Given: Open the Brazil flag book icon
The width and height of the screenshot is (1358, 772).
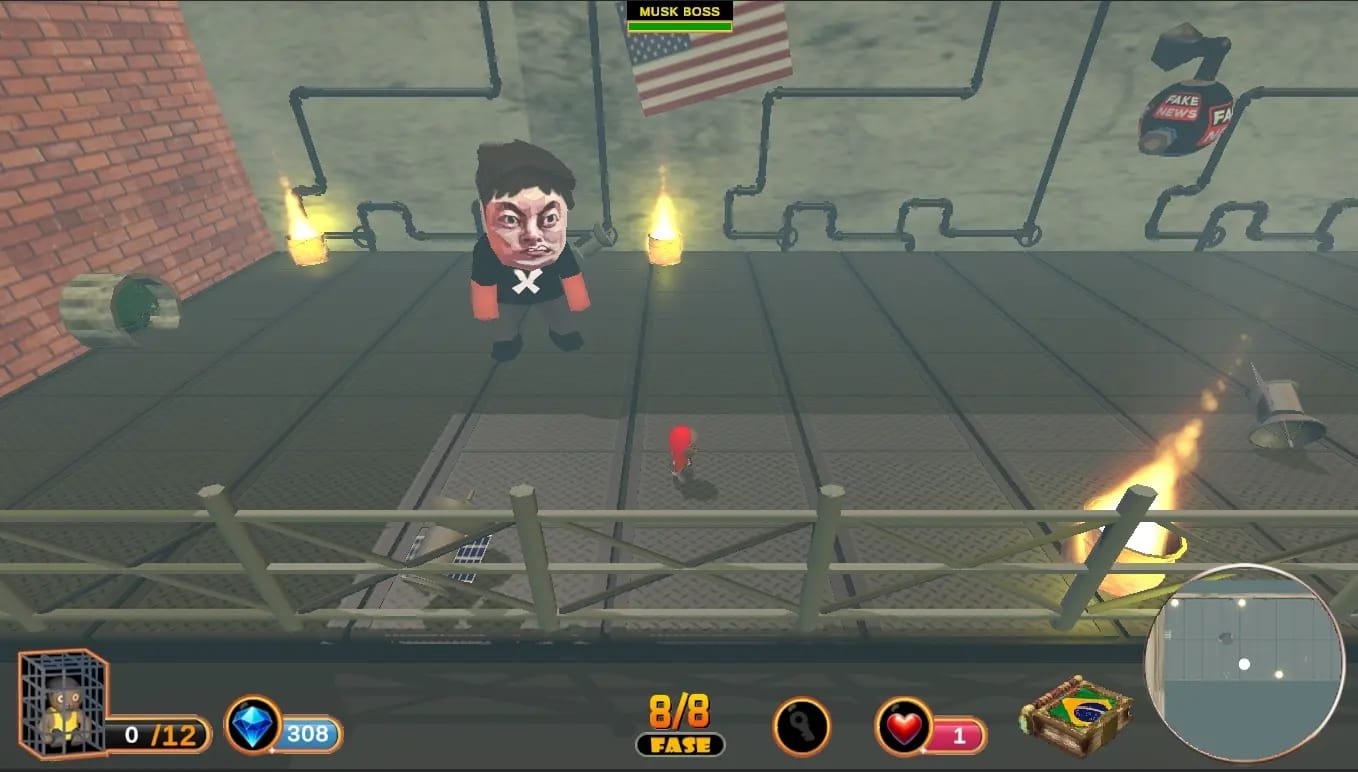Looking at the screenshot, I should [x=1076, y=715].
